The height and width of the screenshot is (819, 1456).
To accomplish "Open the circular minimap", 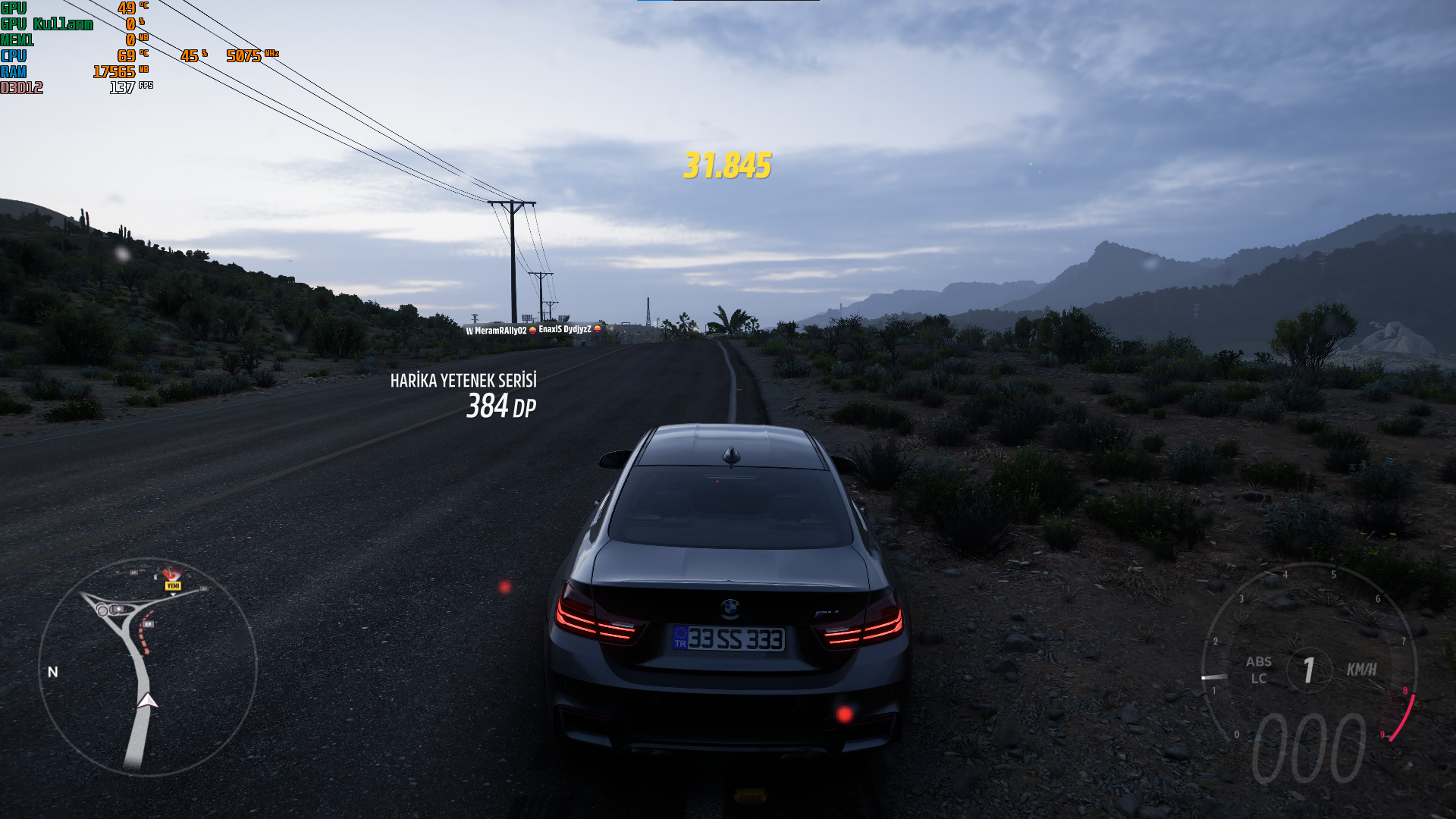I will click(x=147, y=667).
